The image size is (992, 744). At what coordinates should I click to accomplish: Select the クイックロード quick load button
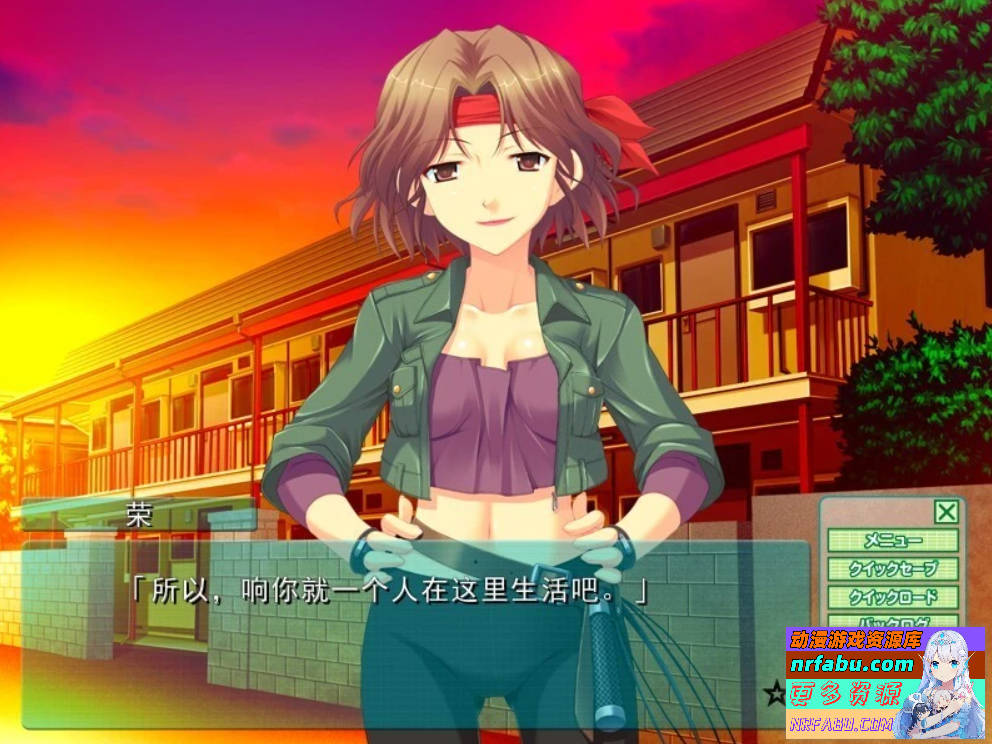pyautogui.click(x=893, y=597)
